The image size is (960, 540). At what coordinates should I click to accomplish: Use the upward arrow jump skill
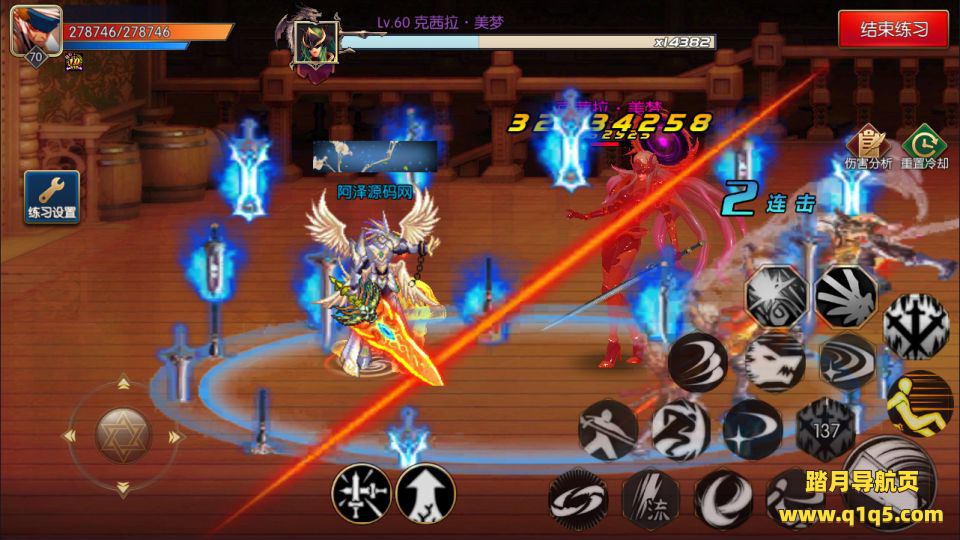pyautogui.click(x=426, y=494)
